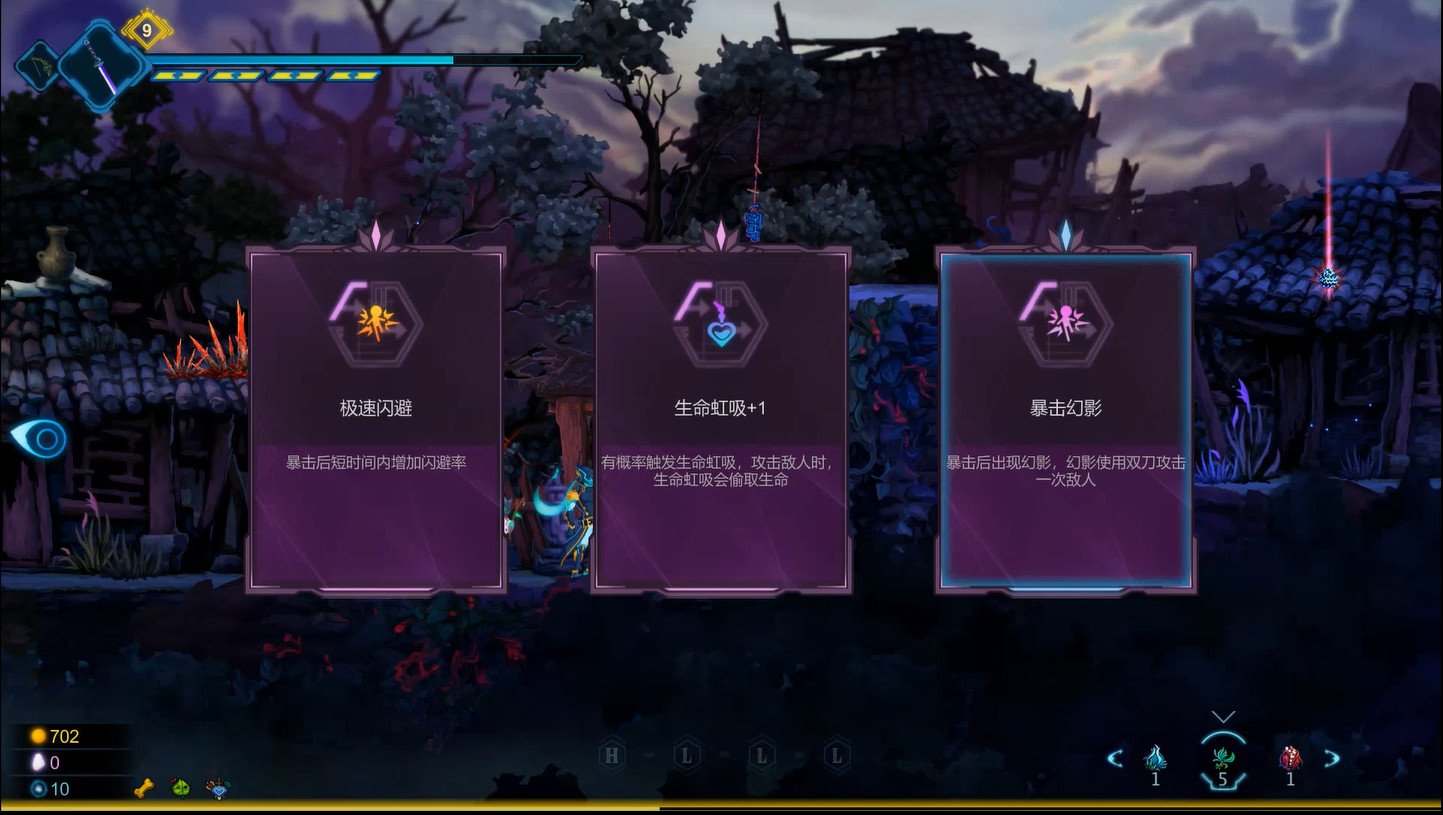Inspect the golden bone relic icon
Viewport: 1443px width, 815px height.
(x=145, y=787)
